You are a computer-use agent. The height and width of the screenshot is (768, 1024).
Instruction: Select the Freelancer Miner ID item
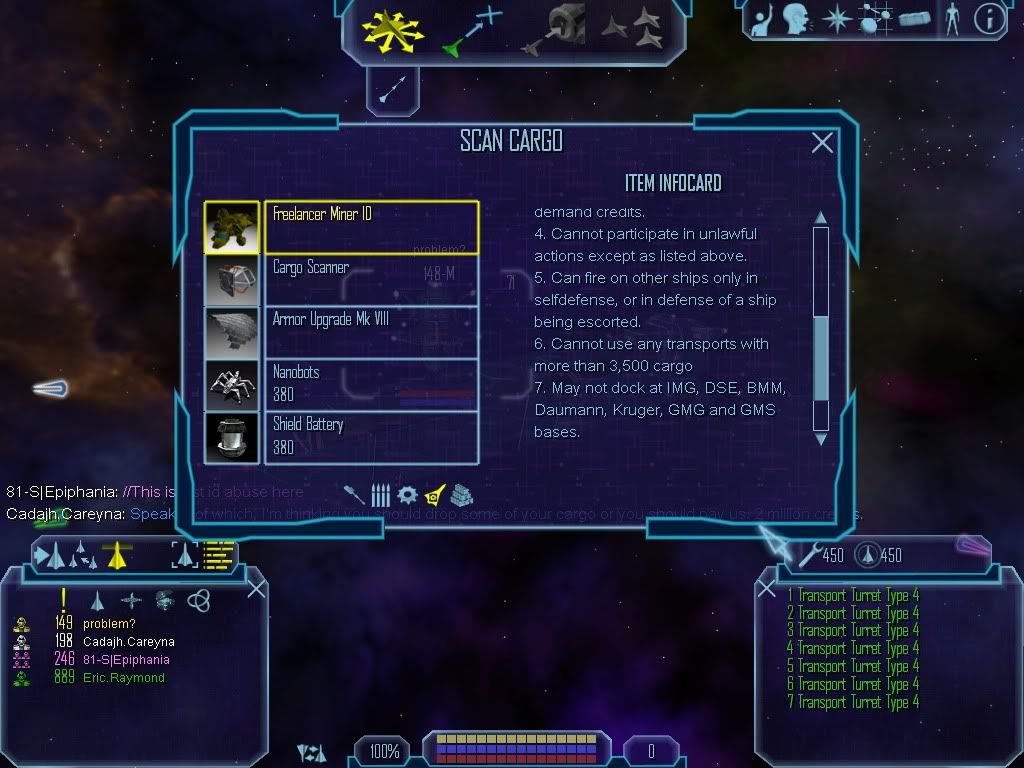(370, 227)
